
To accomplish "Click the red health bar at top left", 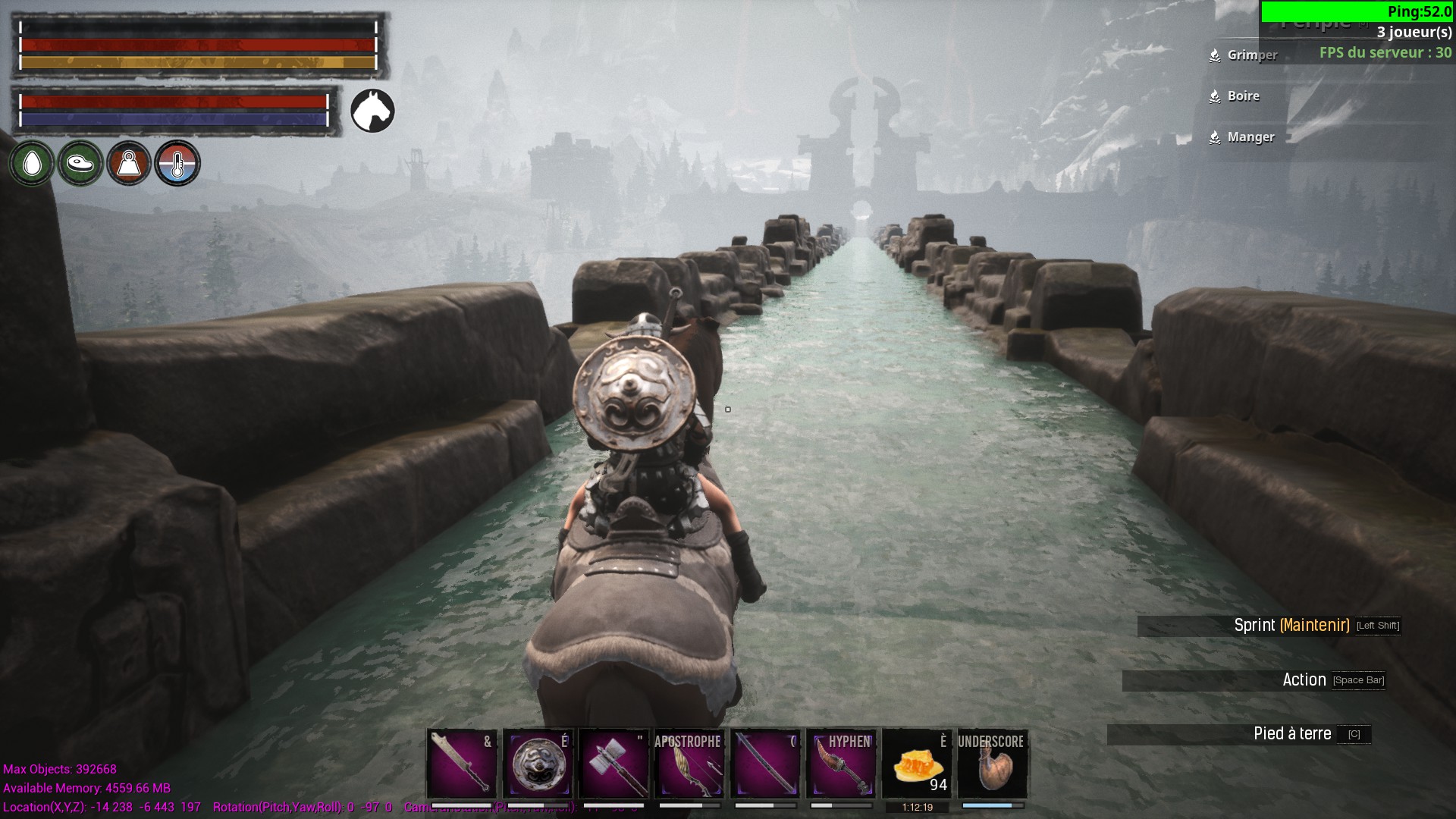I will (x=197, y=45).
